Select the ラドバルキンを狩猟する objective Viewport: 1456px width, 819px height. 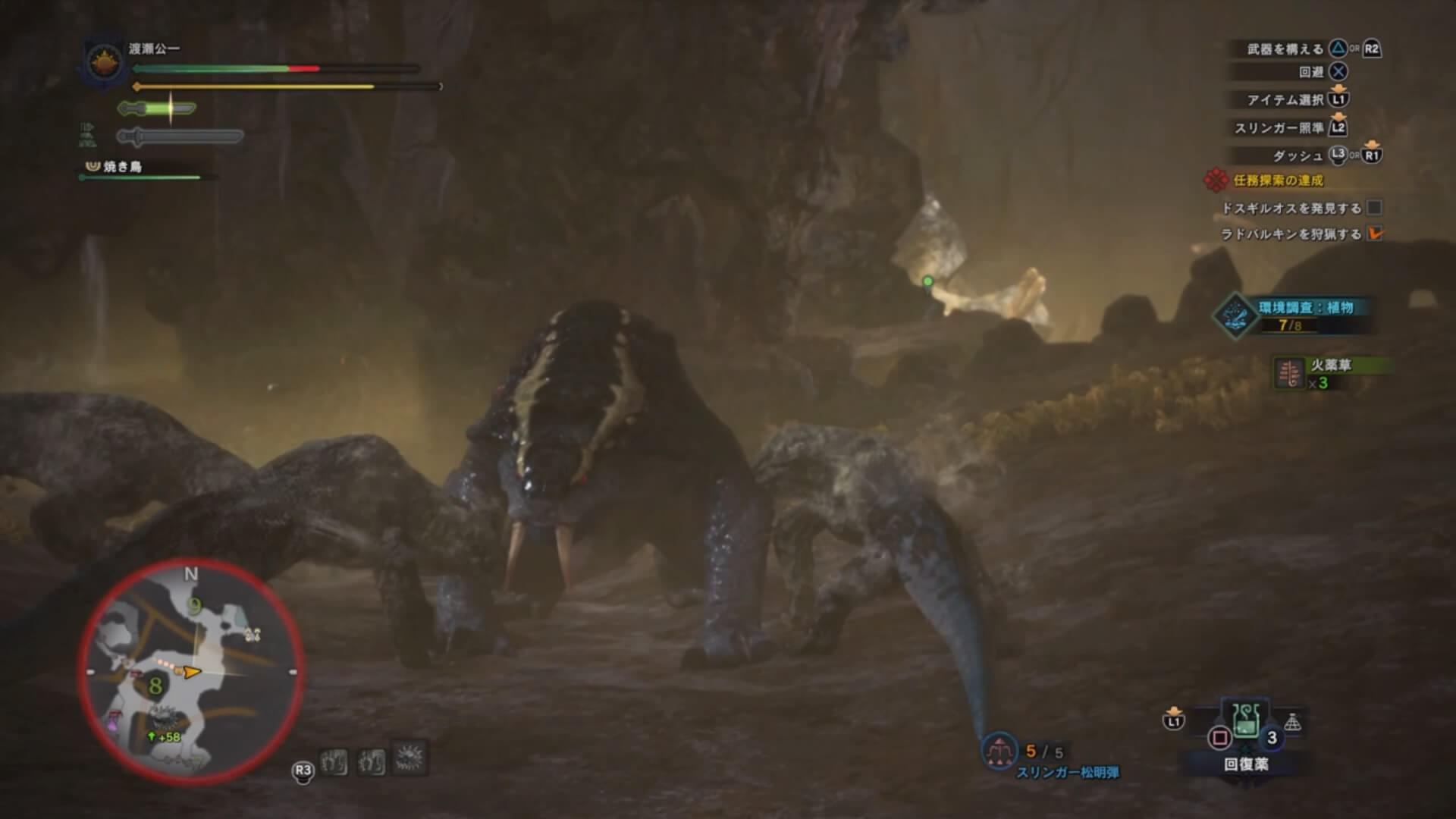coord(1291,234)
